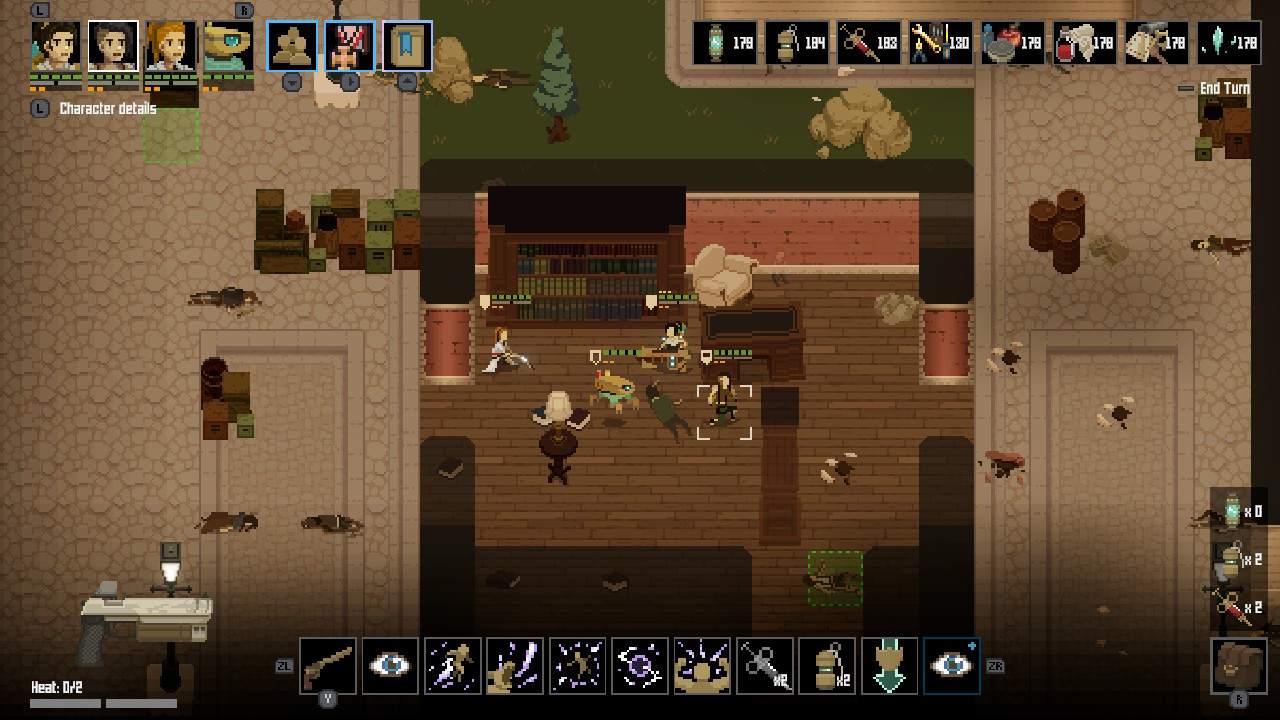Select the shotgun attack ability

tap(328, 666)
